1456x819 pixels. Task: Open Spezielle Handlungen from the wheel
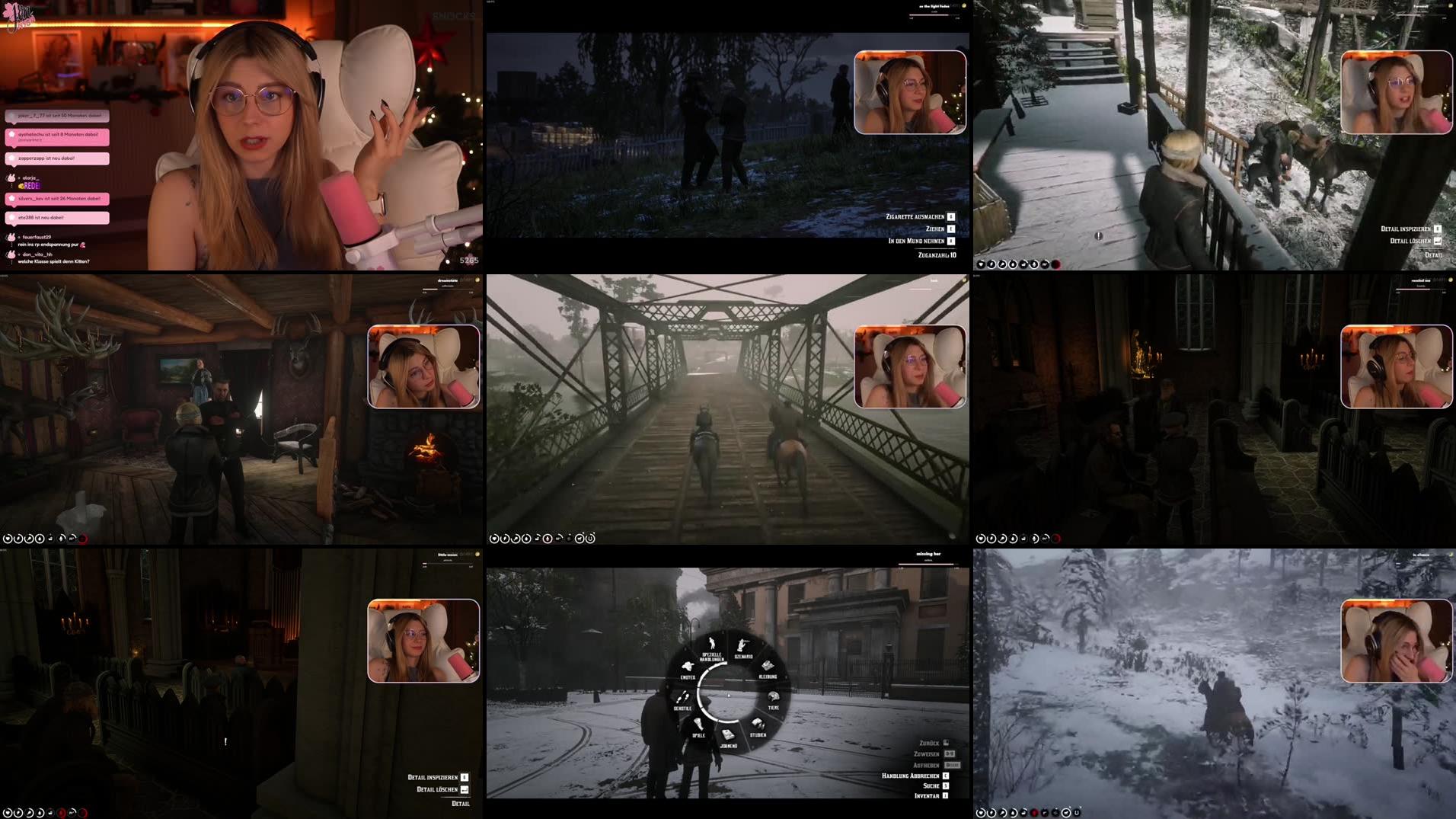pyautogui.click(x=712, y=644)
